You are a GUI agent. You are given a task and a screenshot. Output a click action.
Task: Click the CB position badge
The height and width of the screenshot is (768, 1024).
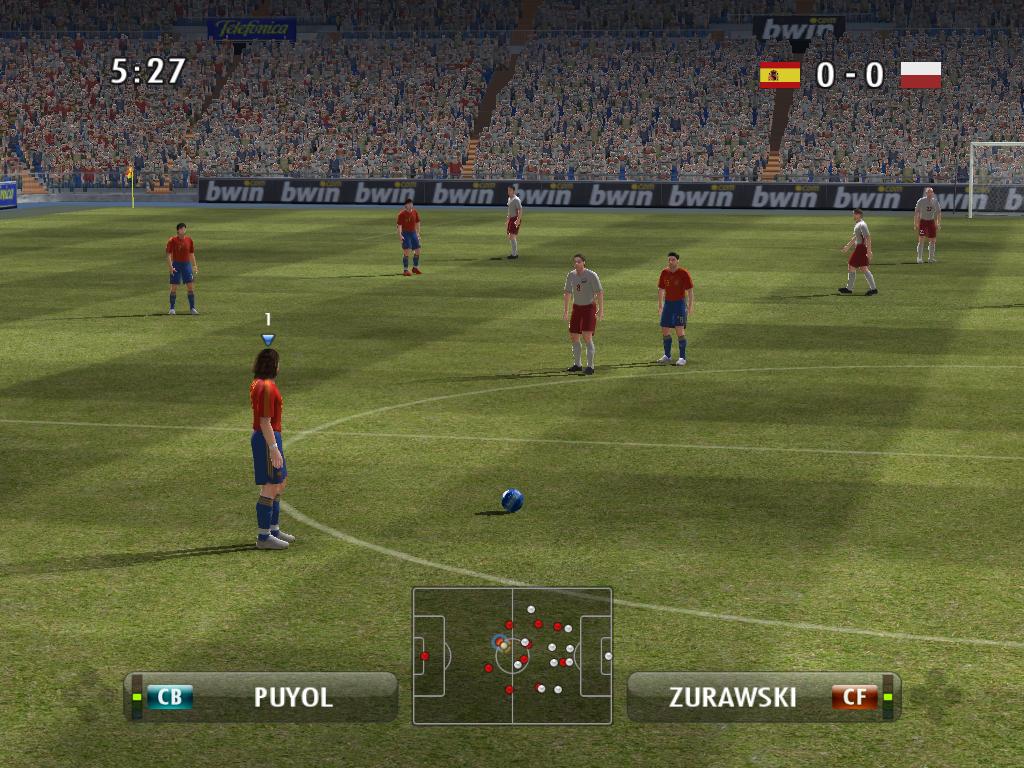169,697
